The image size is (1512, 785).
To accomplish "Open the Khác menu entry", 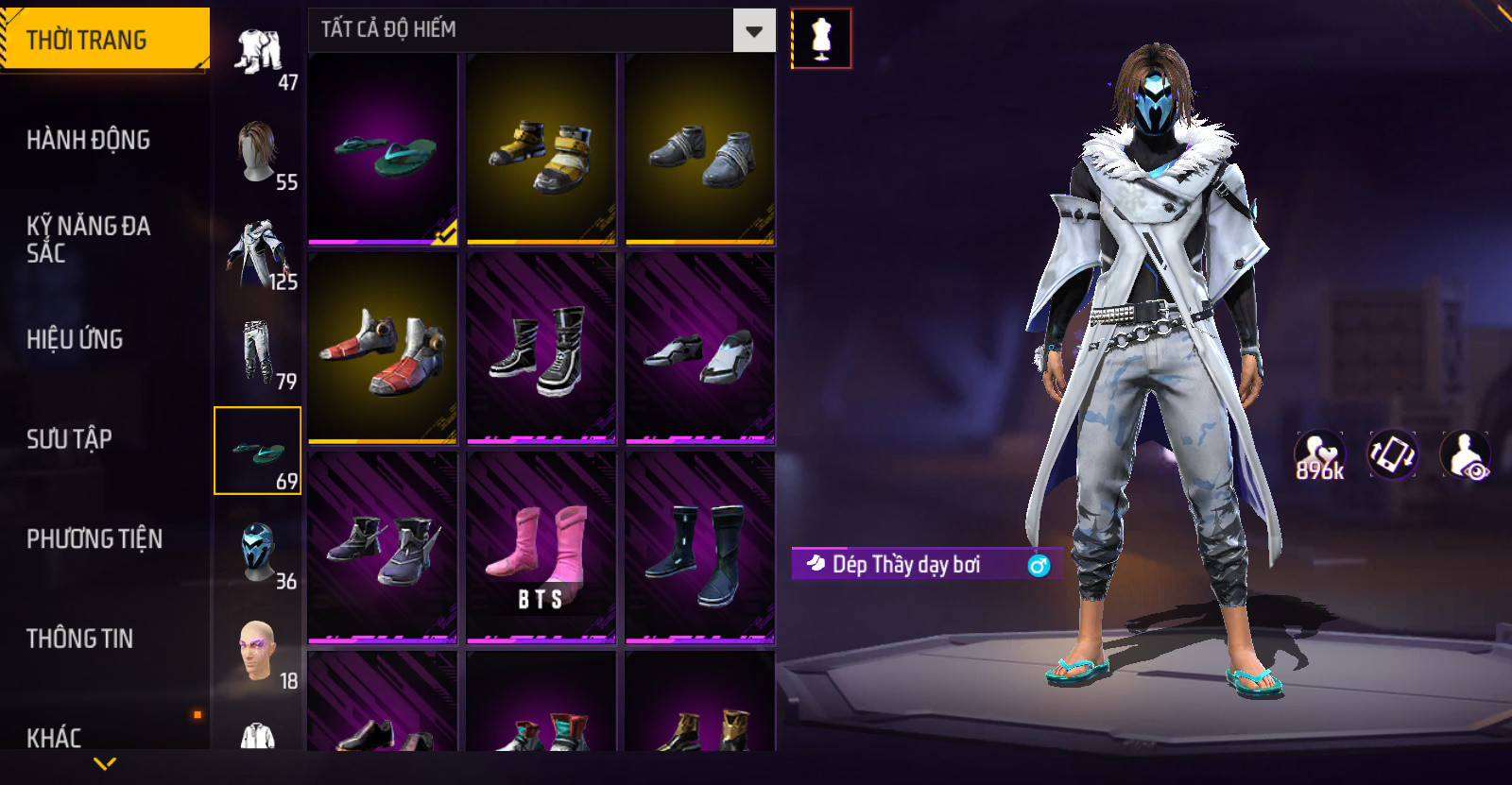I will (x=55, y=737).
